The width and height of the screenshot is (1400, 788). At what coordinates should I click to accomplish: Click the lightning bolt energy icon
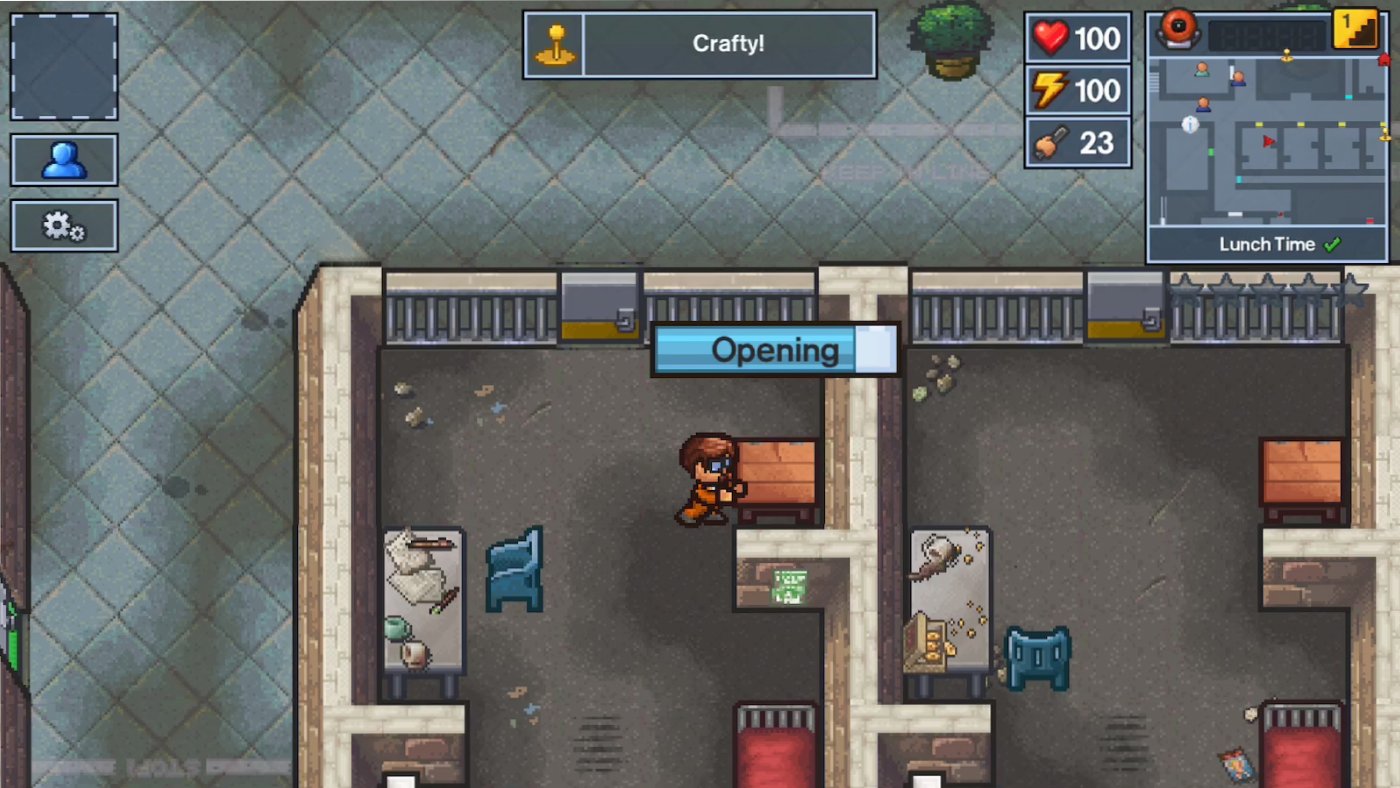(x=1048, y=90)
